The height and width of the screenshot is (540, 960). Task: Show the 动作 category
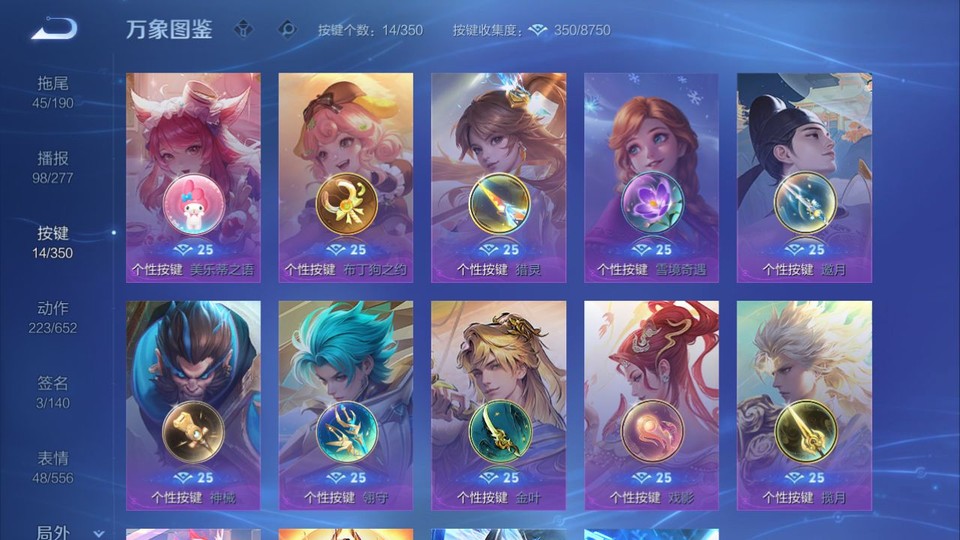point(54,317)
